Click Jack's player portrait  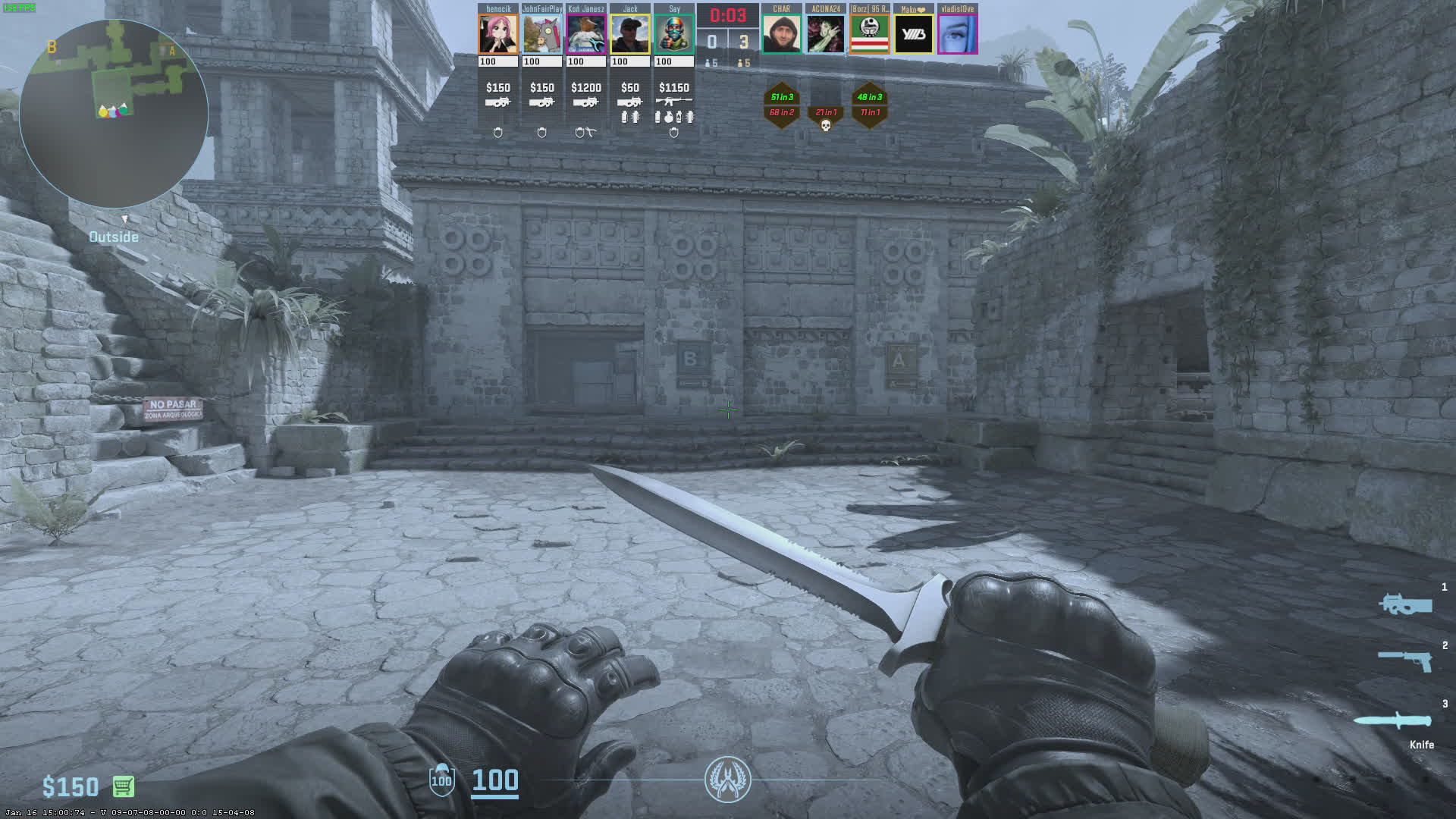(630, 34)
